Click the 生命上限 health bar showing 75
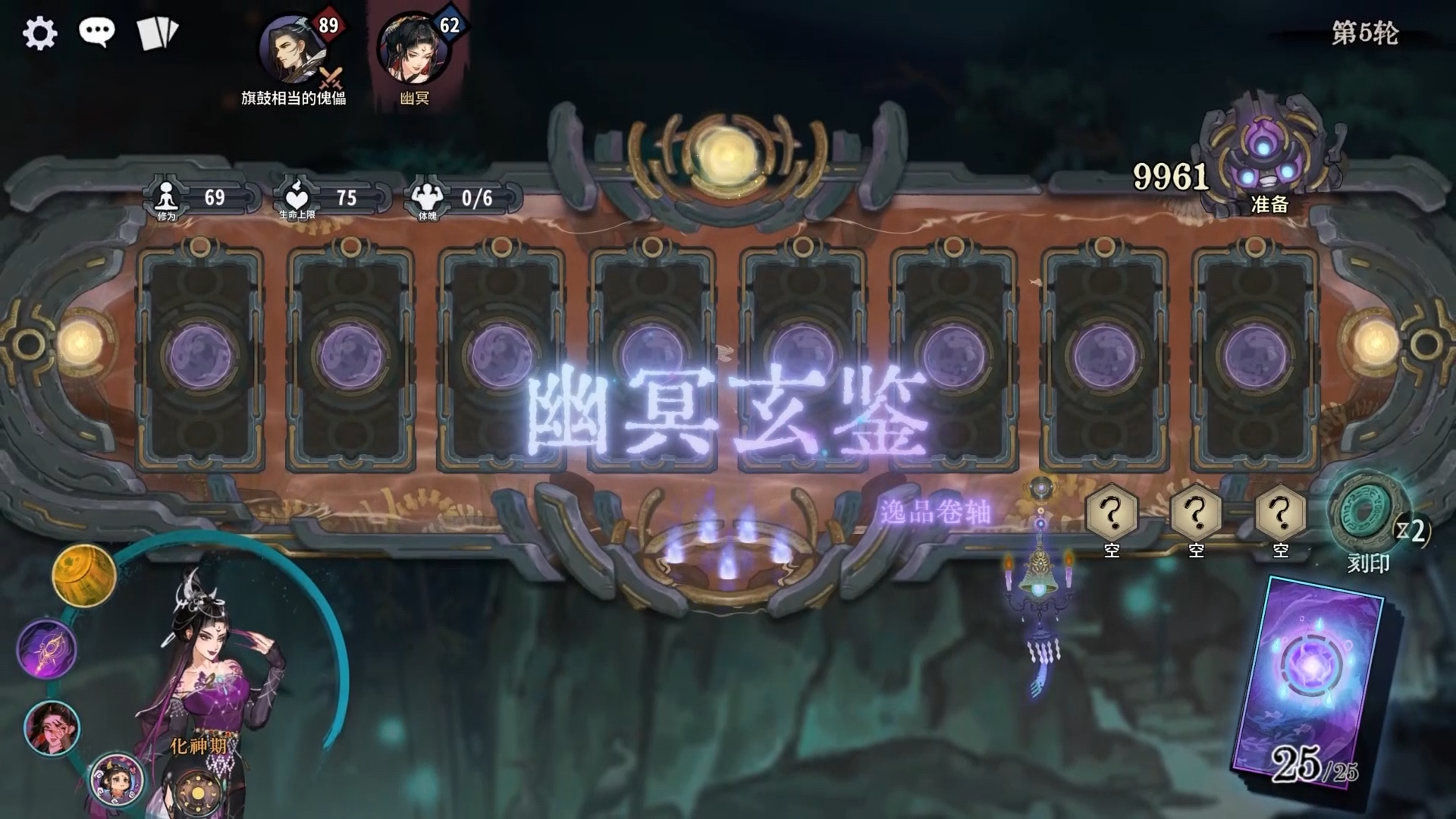Viewport: 1456px width, 819px height. tap(318, 196)
